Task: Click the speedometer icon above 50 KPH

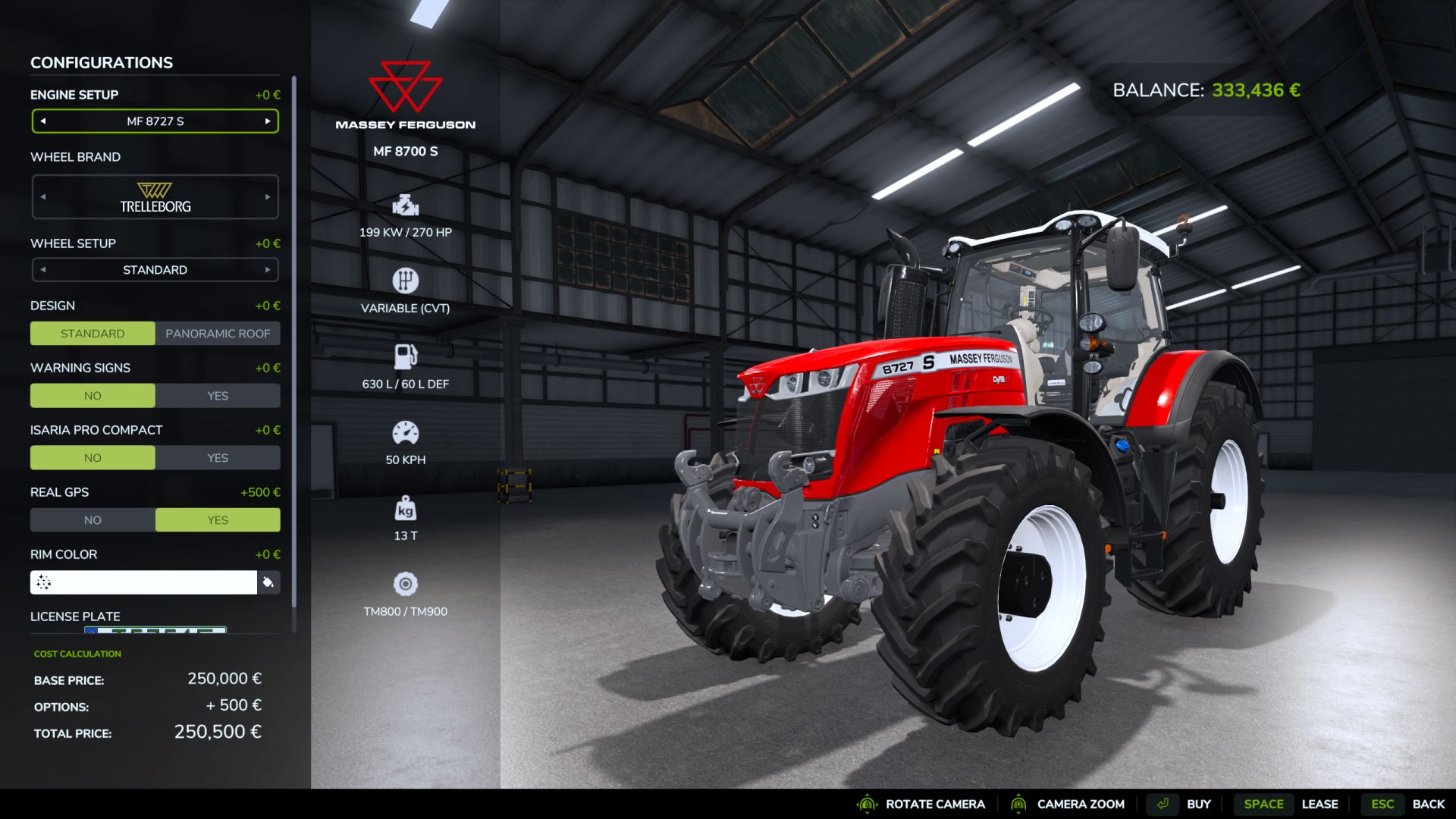Action: [406, 431]
